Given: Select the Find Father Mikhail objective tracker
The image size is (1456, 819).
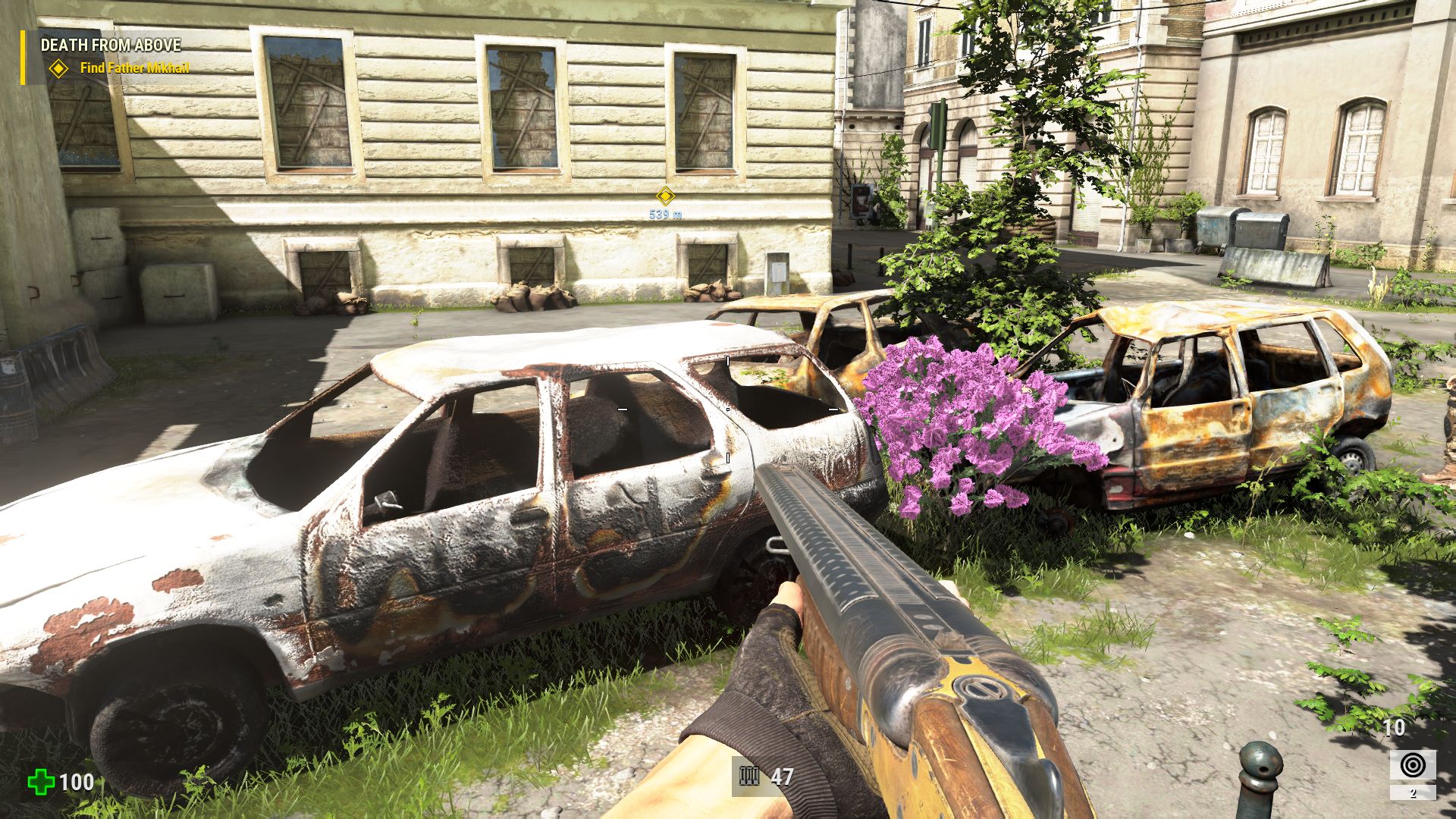Looking at the screenshot, I should tap(134, 68).
